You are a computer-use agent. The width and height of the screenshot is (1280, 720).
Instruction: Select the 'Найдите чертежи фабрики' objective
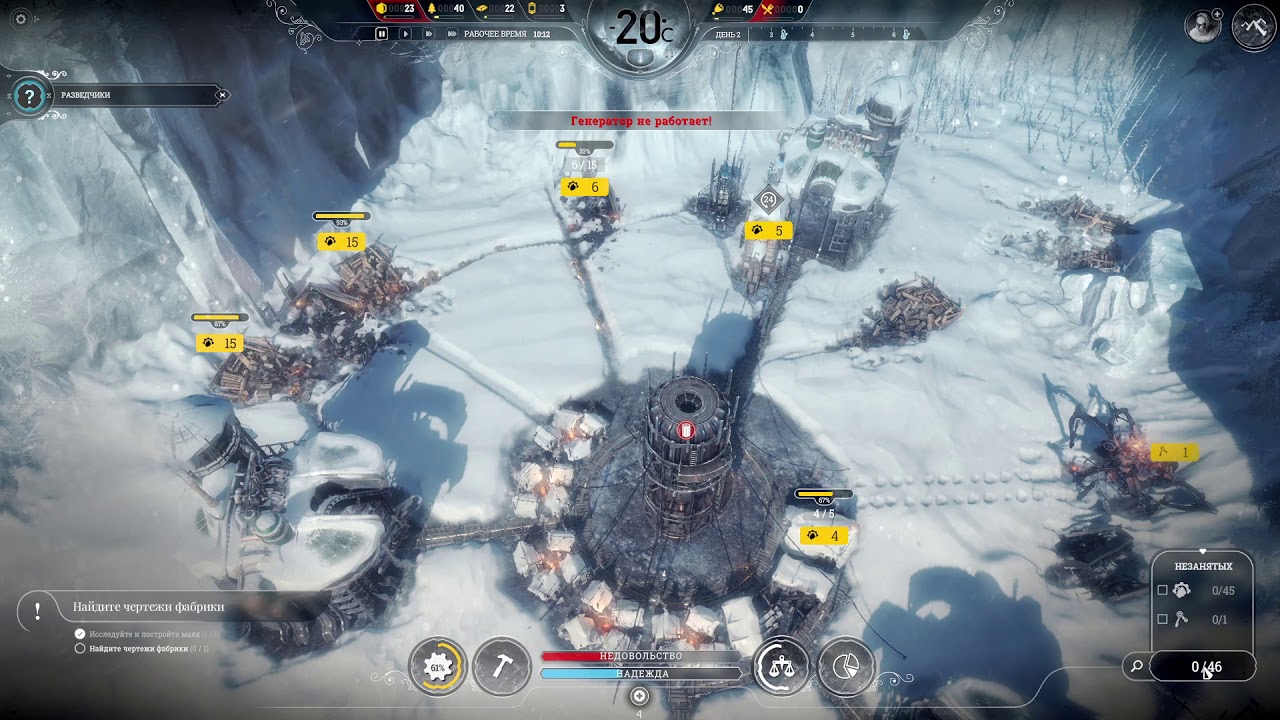[148, 607]
